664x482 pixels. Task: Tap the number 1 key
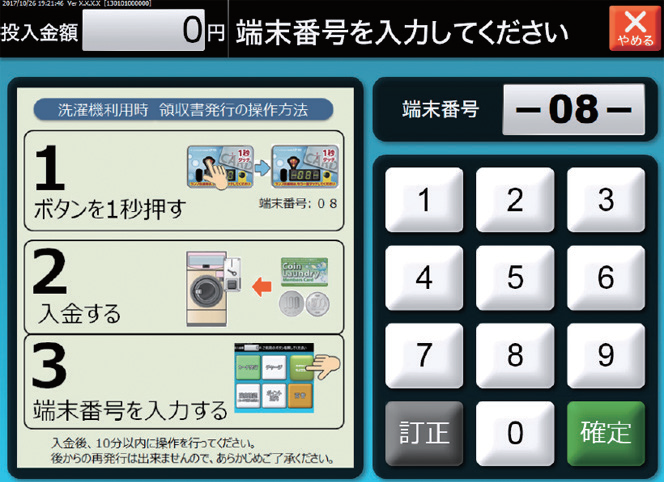point(424,201)
